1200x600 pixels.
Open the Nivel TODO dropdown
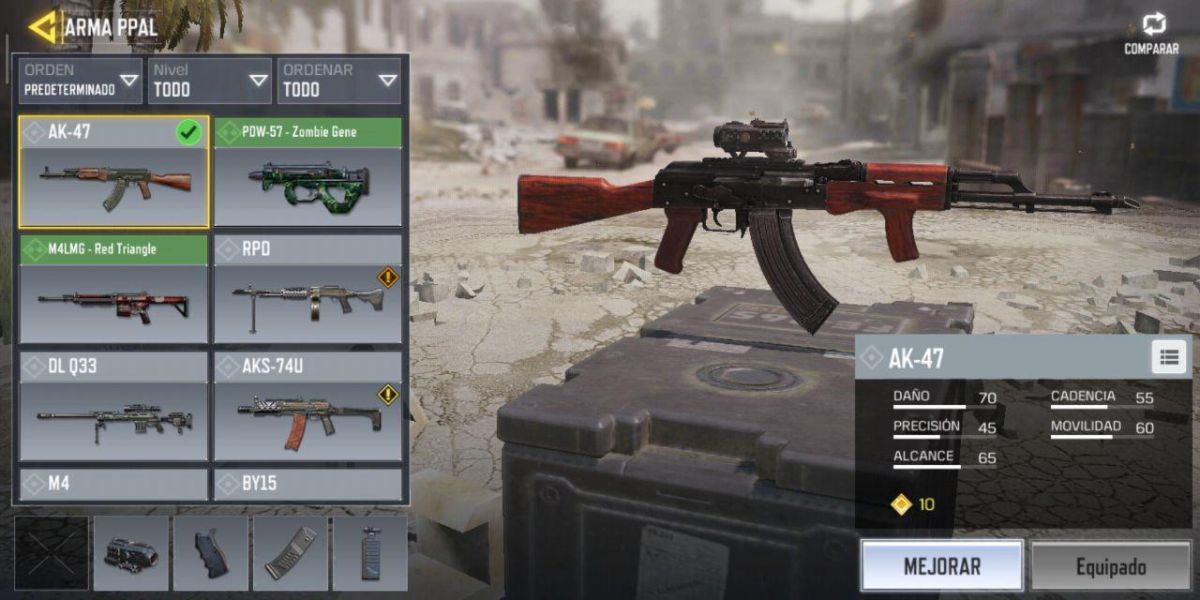point(210,81)
